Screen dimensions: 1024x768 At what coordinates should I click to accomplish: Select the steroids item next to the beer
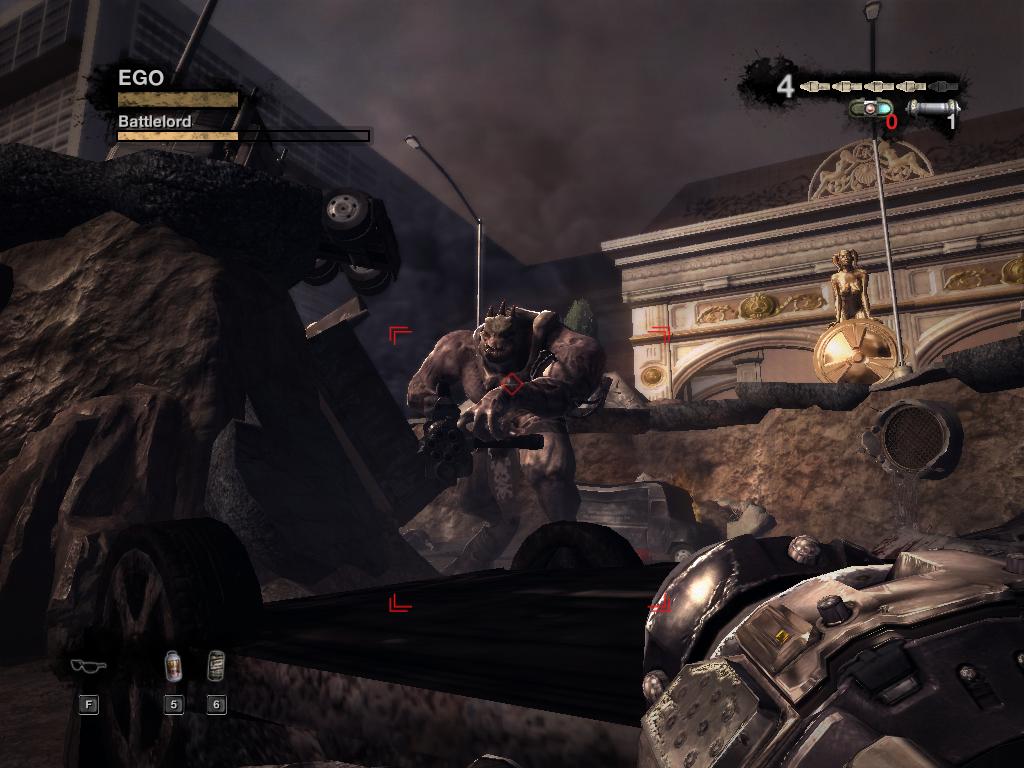(216, 665)
